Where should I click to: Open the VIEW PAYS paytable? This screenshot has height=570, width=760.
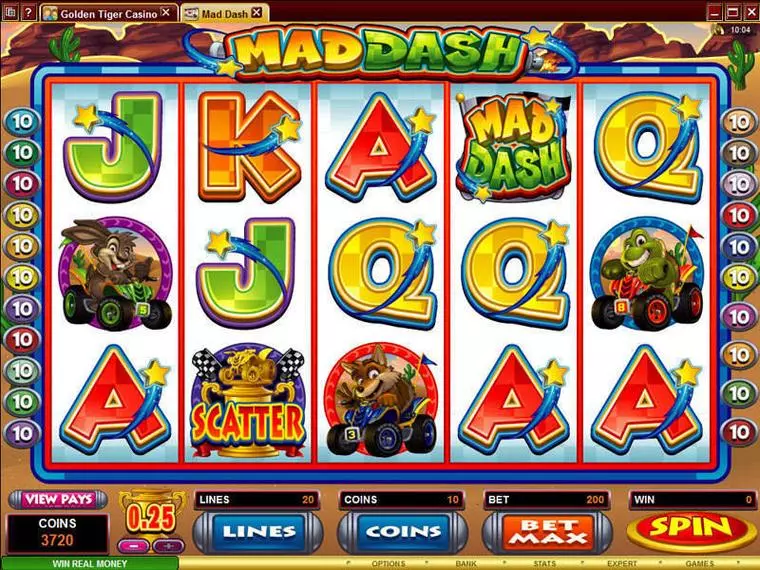pyautogui.click(x=58, y=499)
